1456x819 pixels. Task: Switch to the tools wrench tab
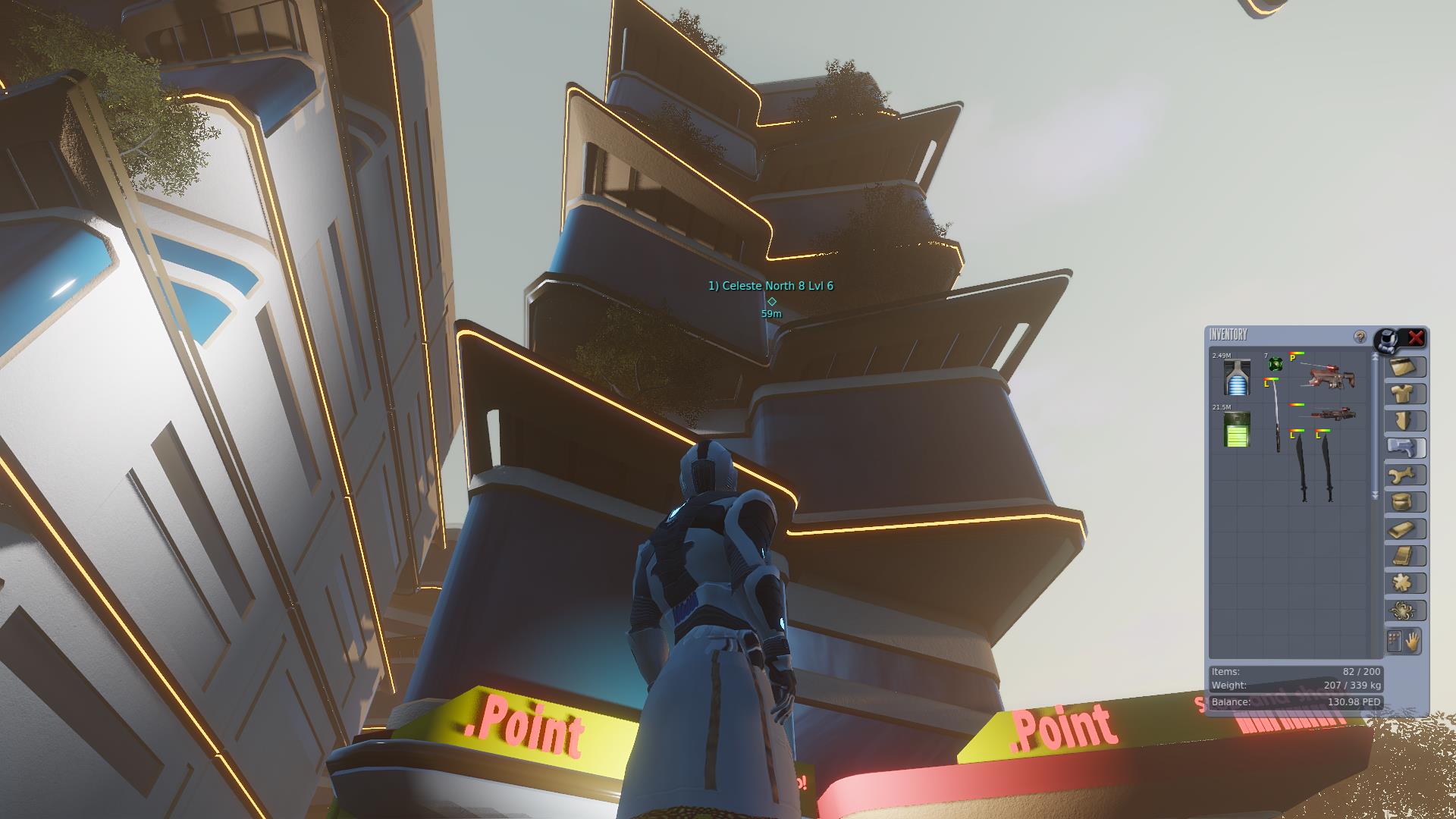point(1405,475)
